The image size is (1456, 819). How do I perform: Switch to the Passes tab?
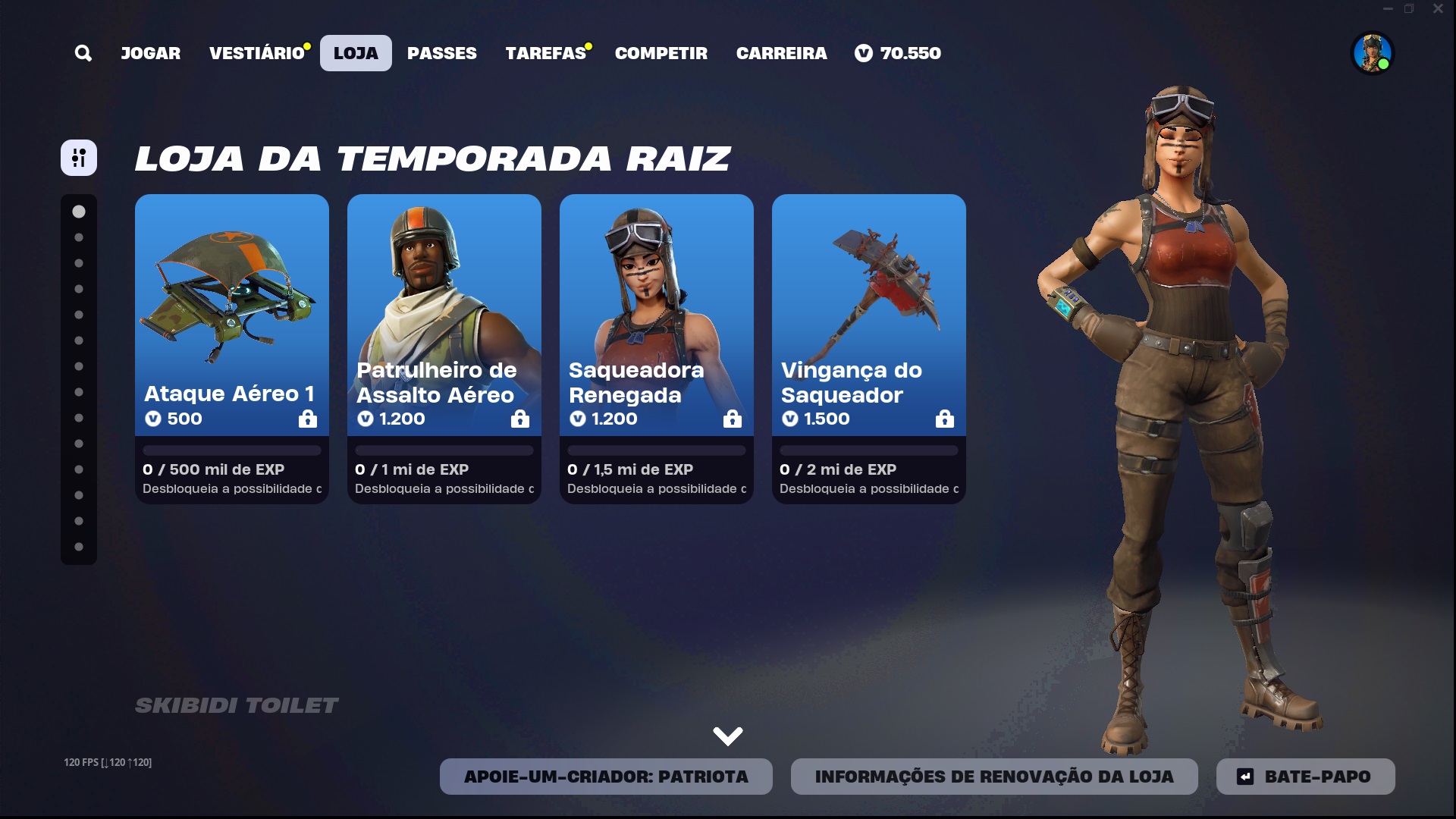[x=442, y=53]
